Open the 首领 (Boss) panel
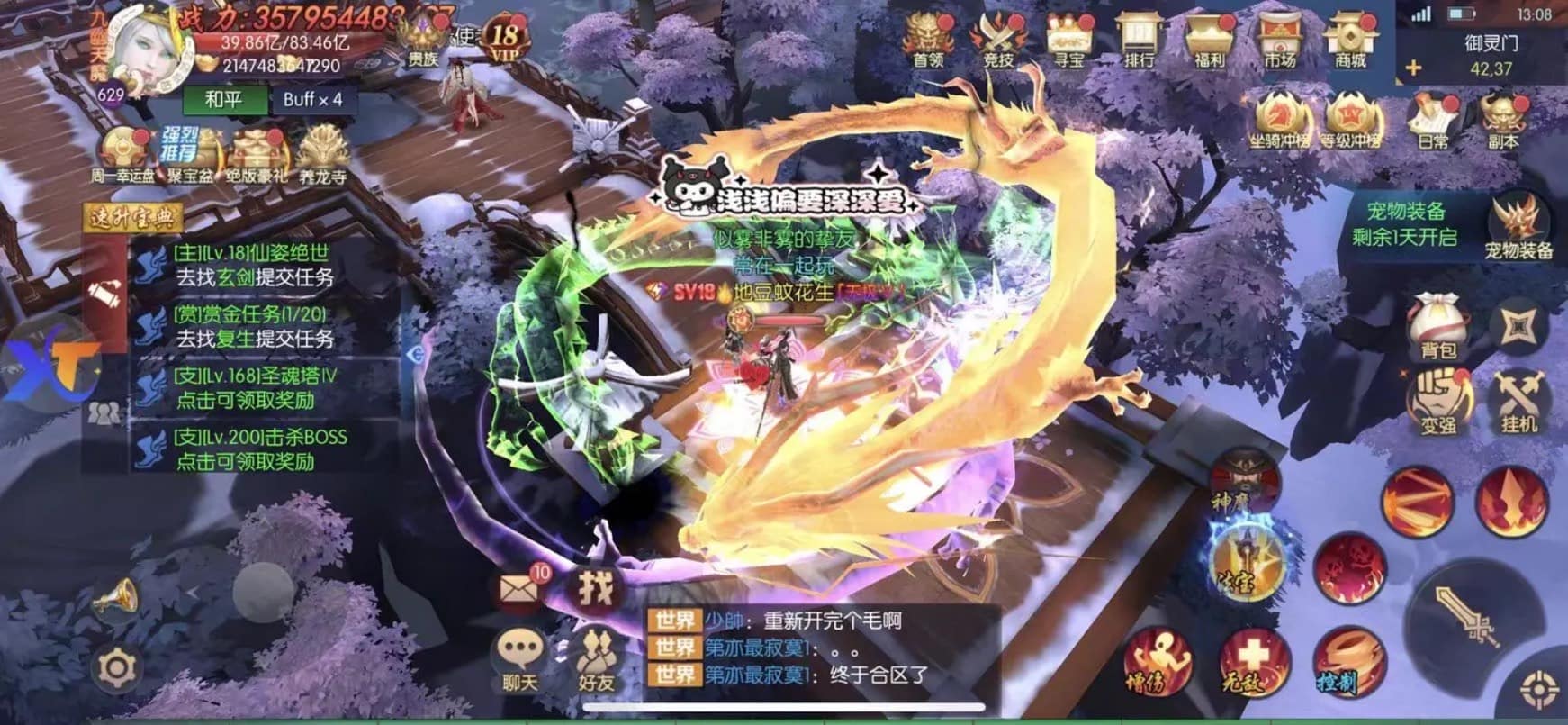This screenshot has height=725, width=1568. point(927,41)
